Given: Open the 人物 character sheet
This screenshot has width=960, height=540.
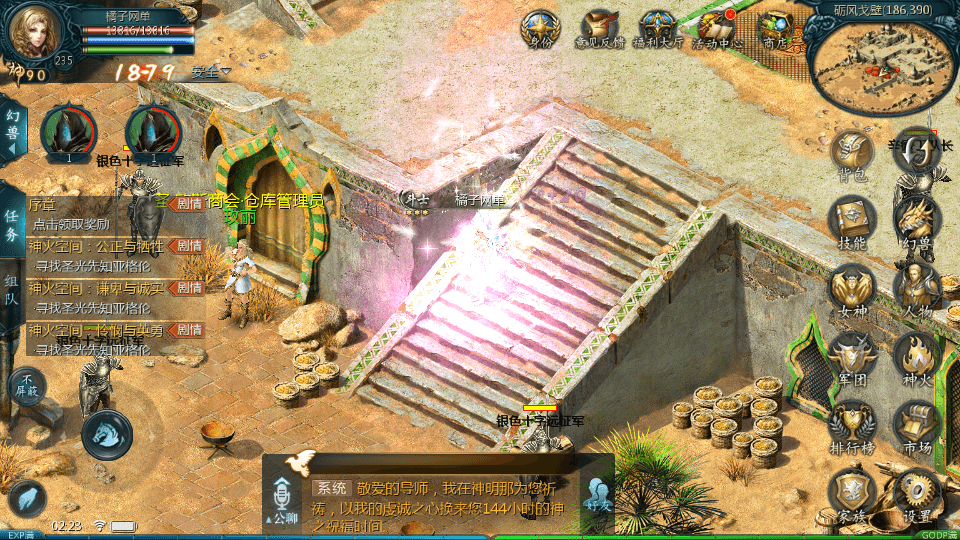Looking at the screenshot, I should tap(917, 290).
